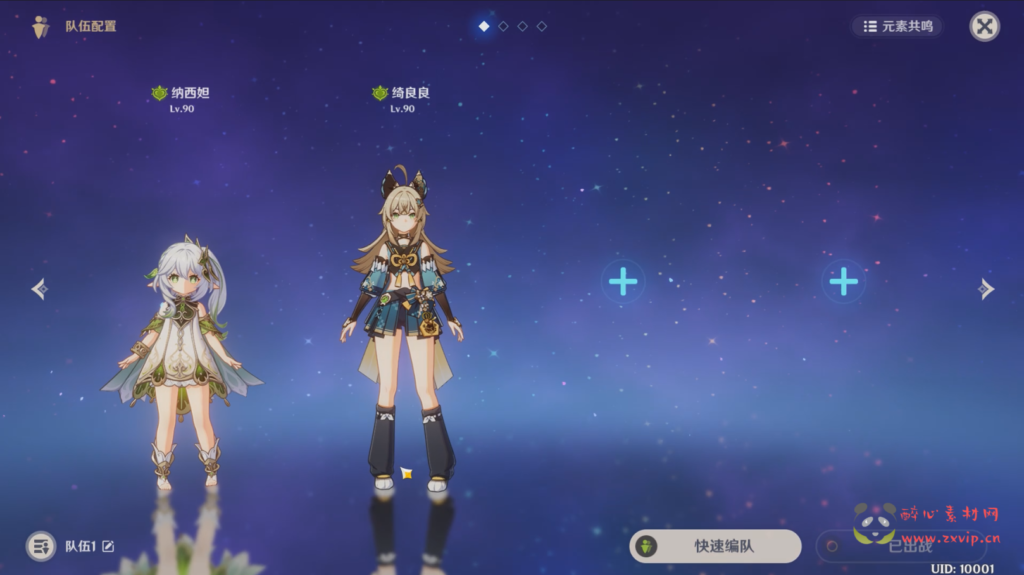The height and width of the screenshot is (575, 1024).
Task: Switch to the previous team with the left arrow
Action: 39,289
